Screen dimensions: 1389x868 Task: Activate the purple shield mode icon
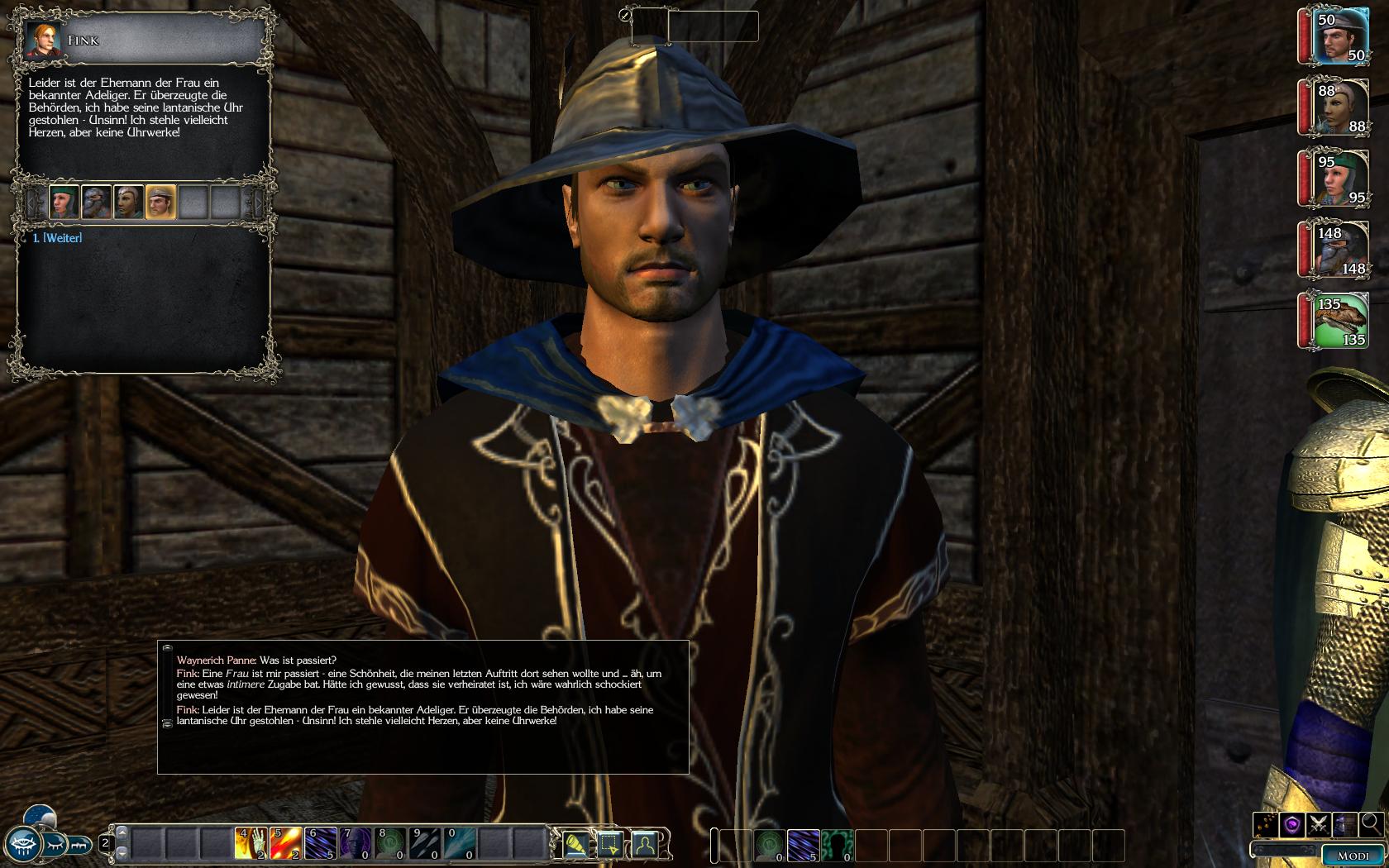click(1292, 823)
